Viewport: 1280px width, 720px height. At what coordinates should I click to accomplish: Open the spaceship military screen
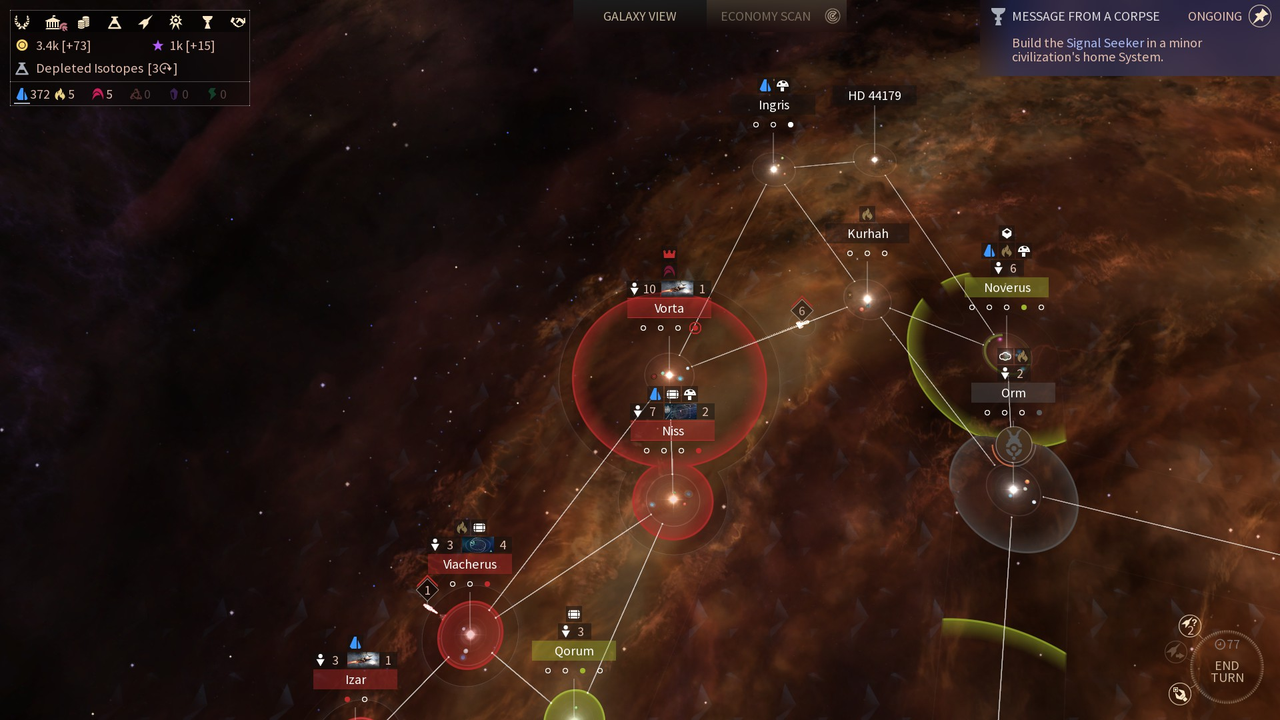coord(145,22)
